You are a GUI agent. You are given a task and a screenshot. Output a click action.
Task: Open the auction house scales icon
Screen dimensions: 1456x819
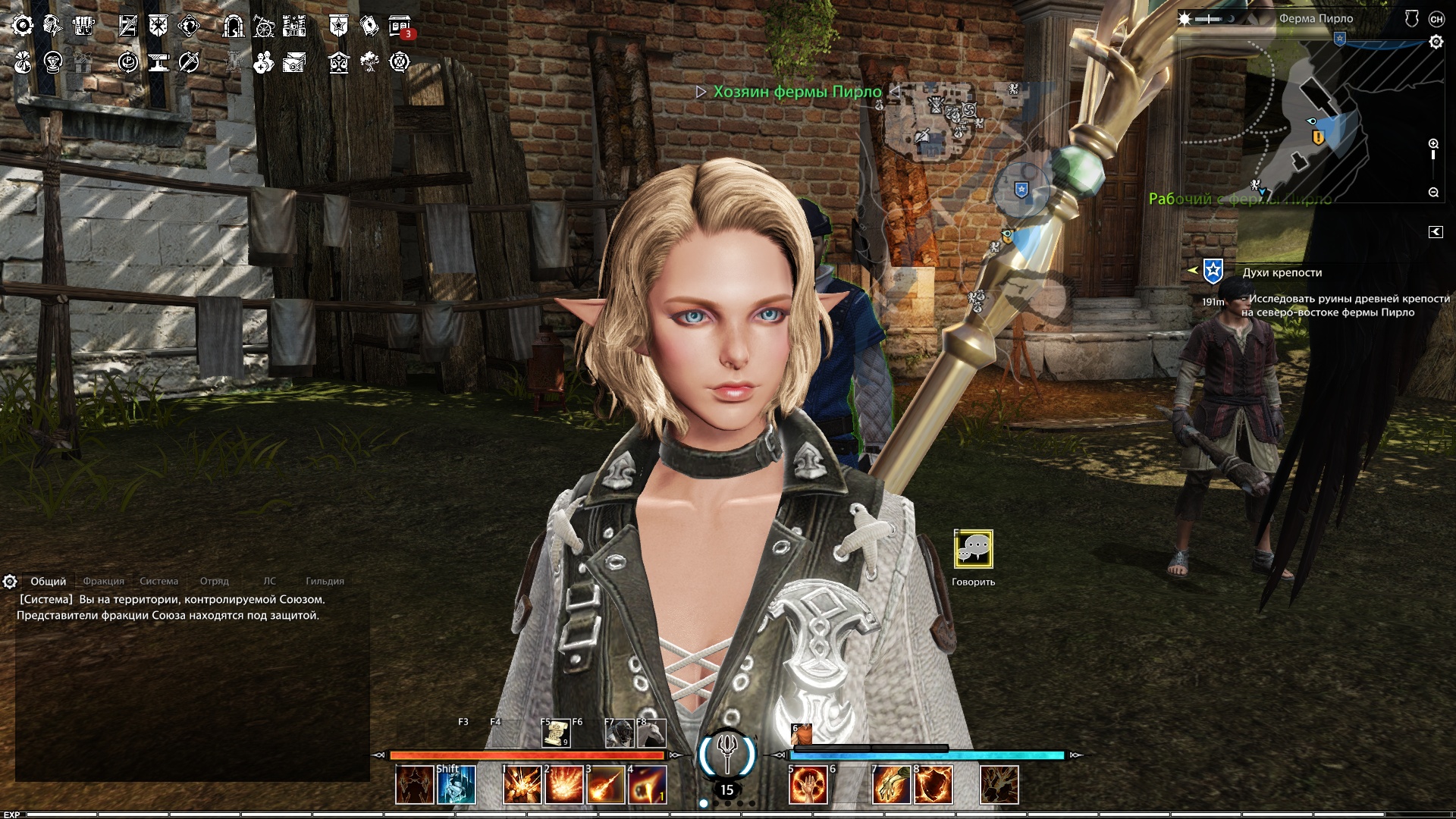click(339, 63)
